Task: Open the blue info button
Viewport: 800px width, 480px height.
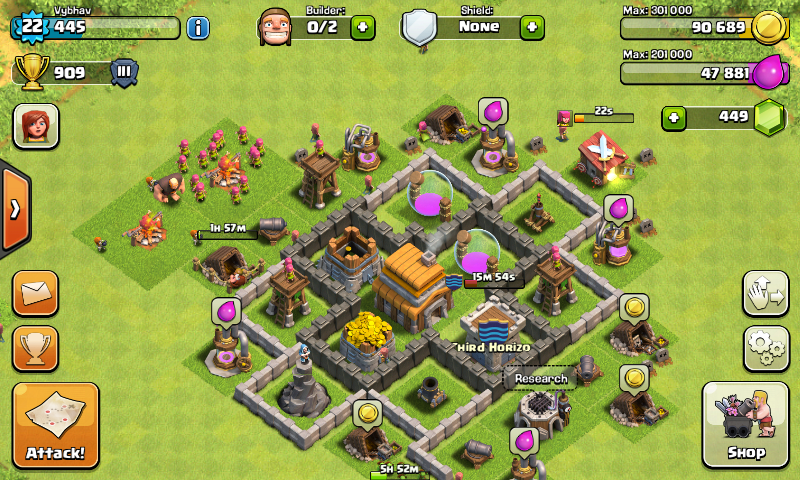Action: [x=198, y=27]
